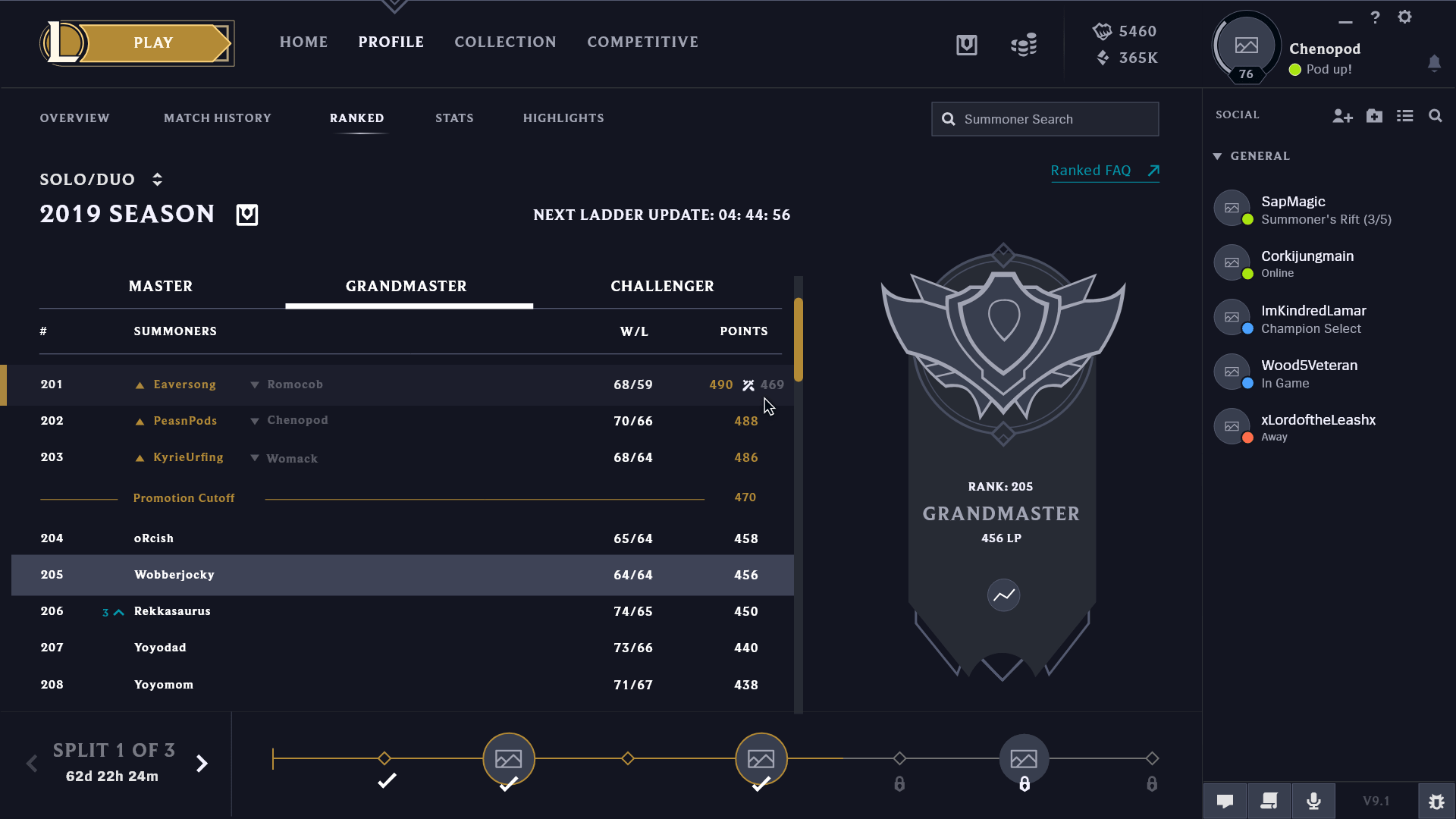Open the COLLECTION menu
This screenshot has width=1456, height=819.
505,42
